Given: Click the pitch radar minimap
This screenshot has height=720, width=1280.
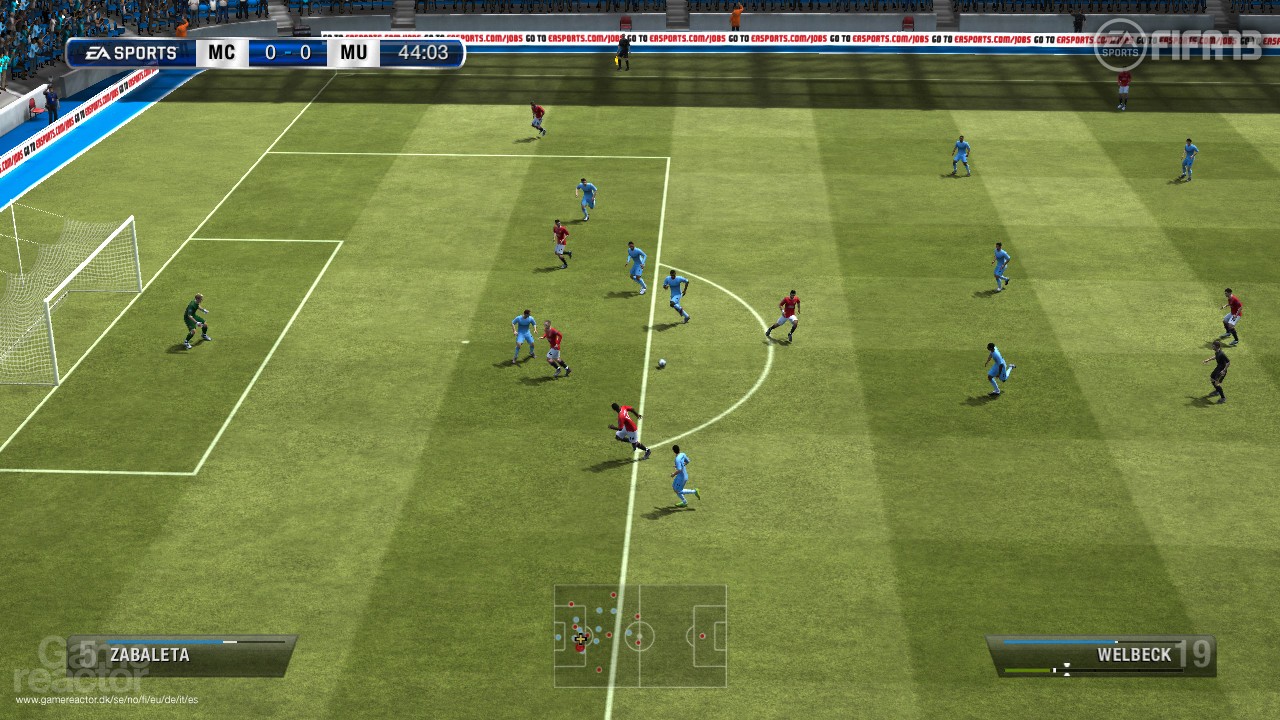Looking at the screenshot, I should pyautogui.click(x=640, y=636).
